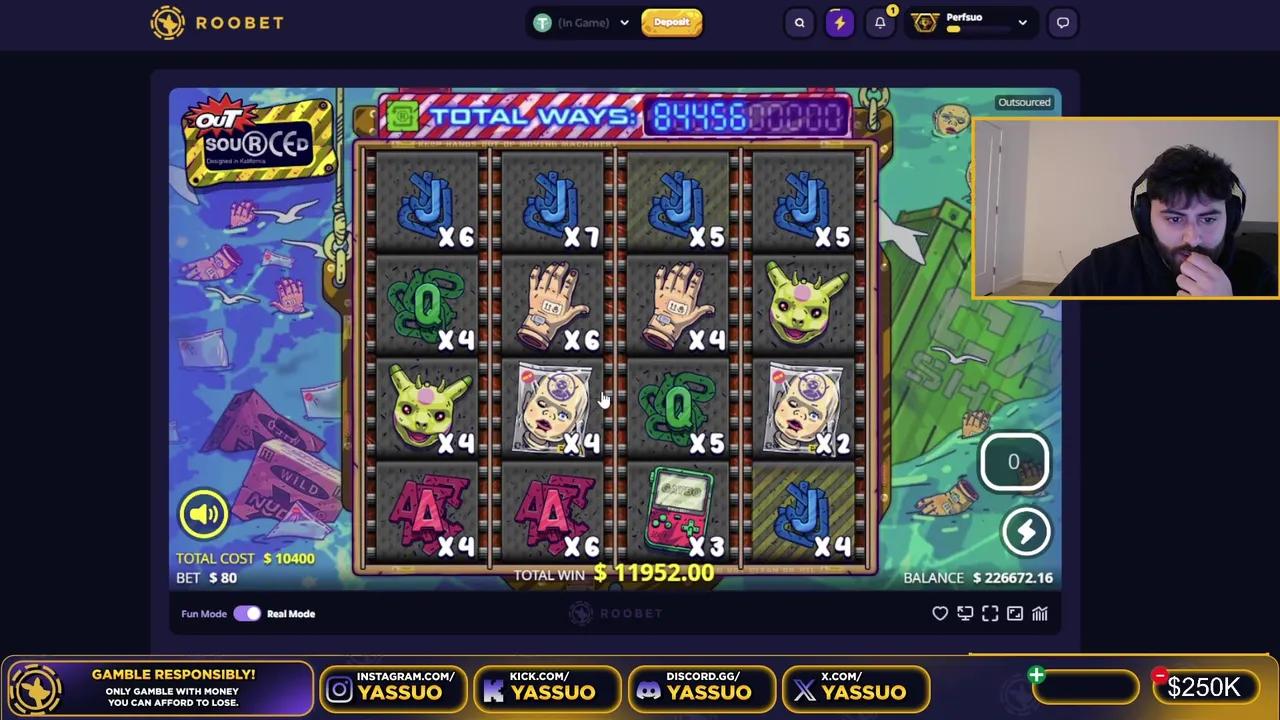Screen dimensions: 1280x720
Task: Activate the turbo lightning bolt spin button
Action: pyautogui.click(x=1026, y=532)
